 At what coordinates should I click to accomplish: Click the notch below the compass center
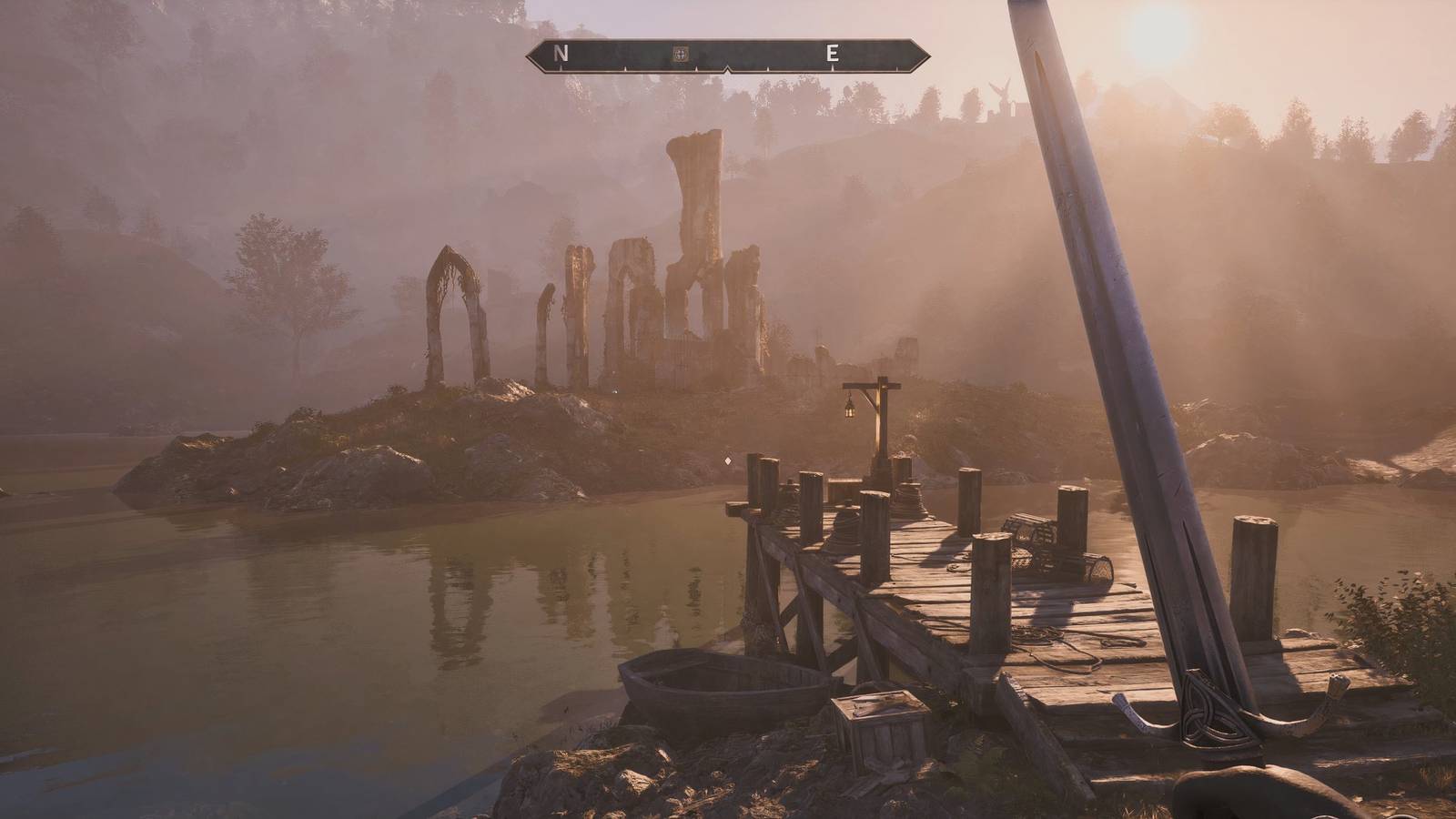(726, 69)
